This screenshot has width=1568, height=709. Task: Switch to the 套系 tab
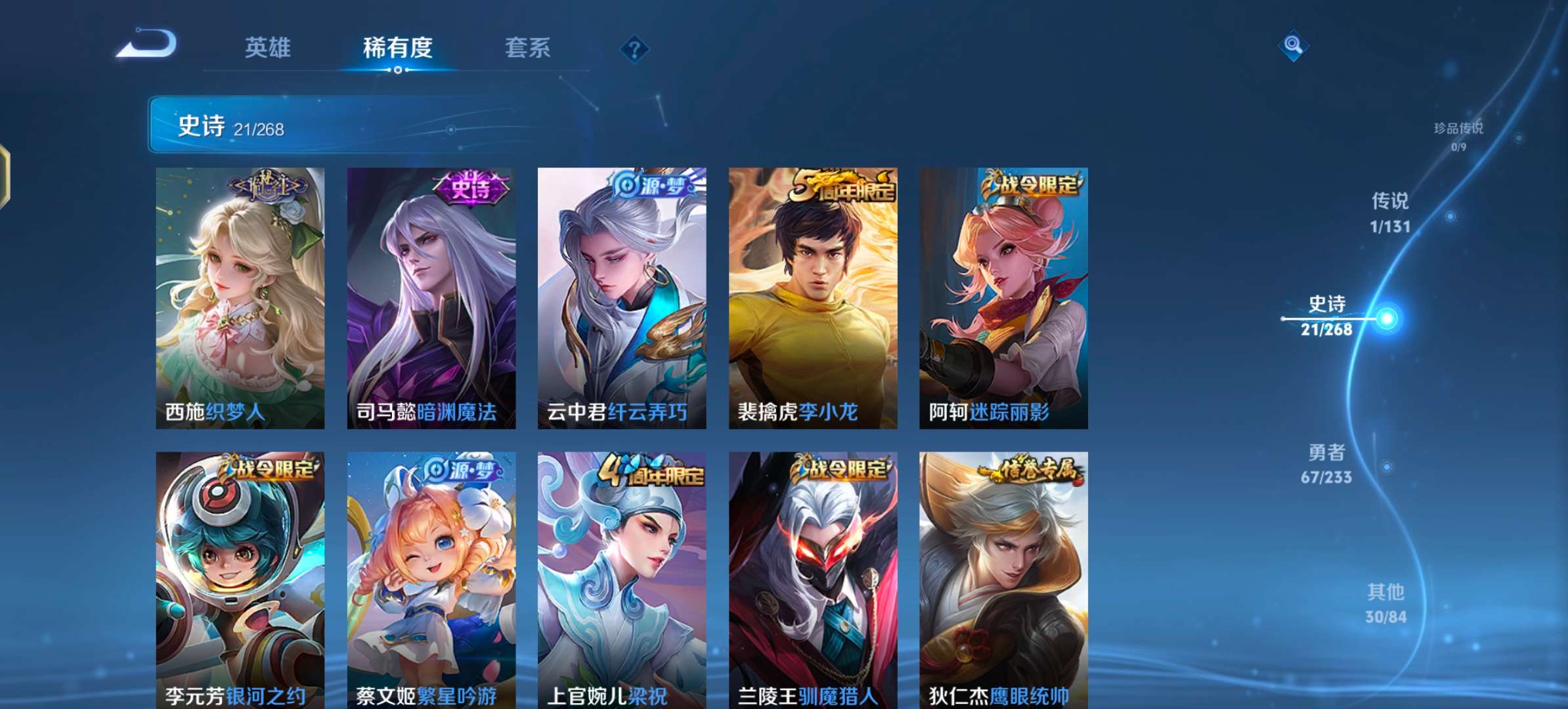coord(527,48)
